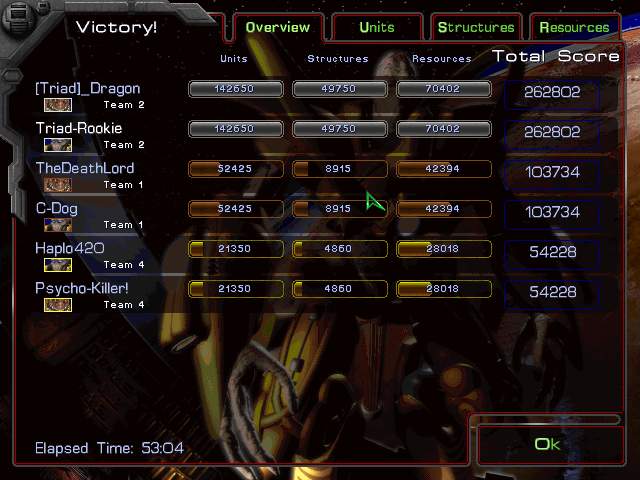Select the [Triad]_Dragon player row
Image resolution: width=640 pixels, height=480 pixels.
click(x=88, y=89)
